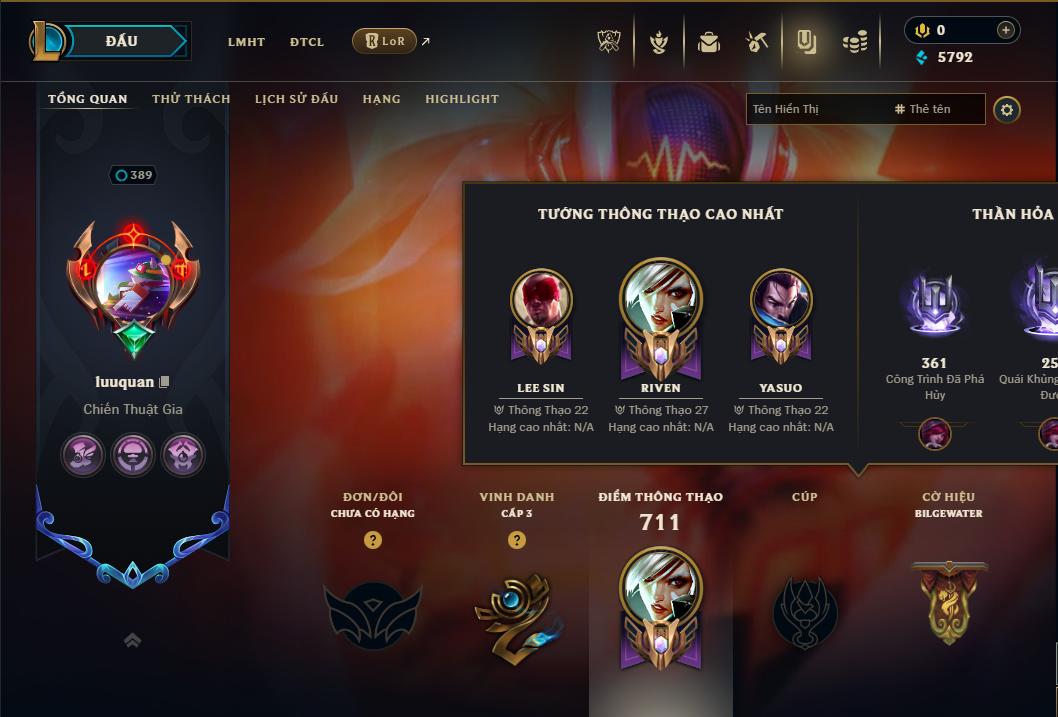Image resolution: width=1058 pixels, height=717 pixels.
Task: Open the BILGEWATER banner emblem
Action: [x=949, y=602]
